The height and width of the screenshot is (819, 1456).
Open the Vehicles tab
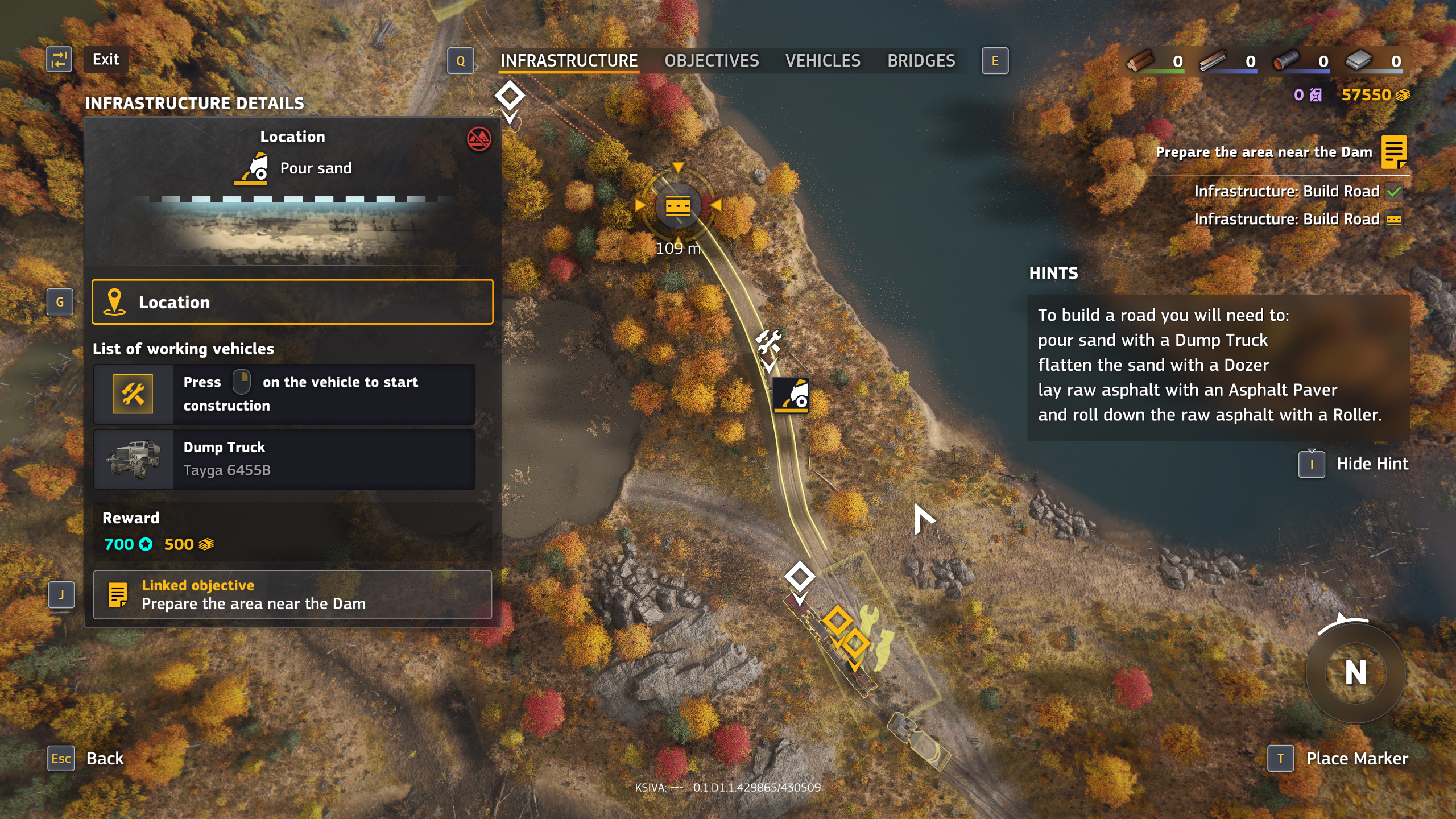coord(822,61)
